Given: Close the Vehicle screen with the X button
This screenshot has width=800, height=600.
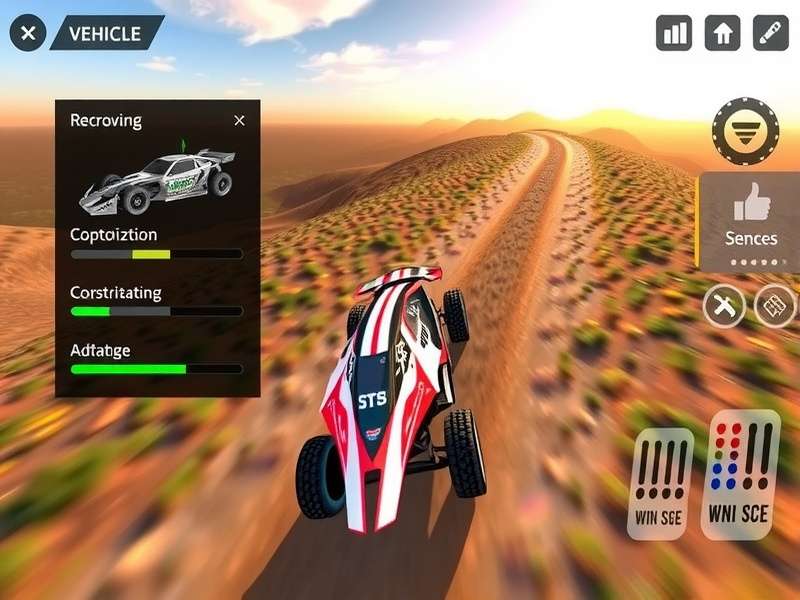Looking at the screenshot, I should click(x=28, y=33).
